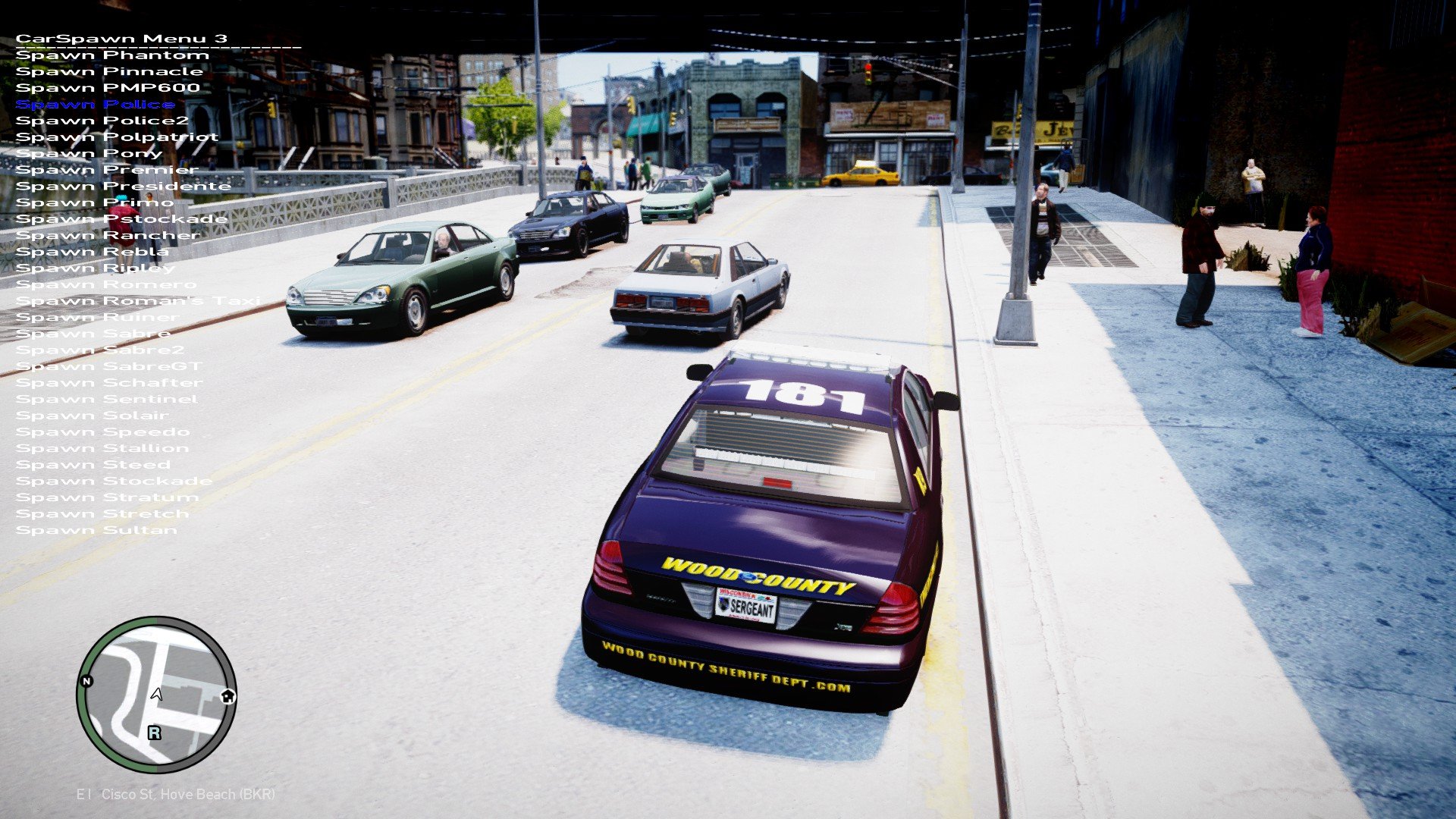Select Spawn Stretch from the menu
This screenshot has width=1456, height=819.
[102, 514]
